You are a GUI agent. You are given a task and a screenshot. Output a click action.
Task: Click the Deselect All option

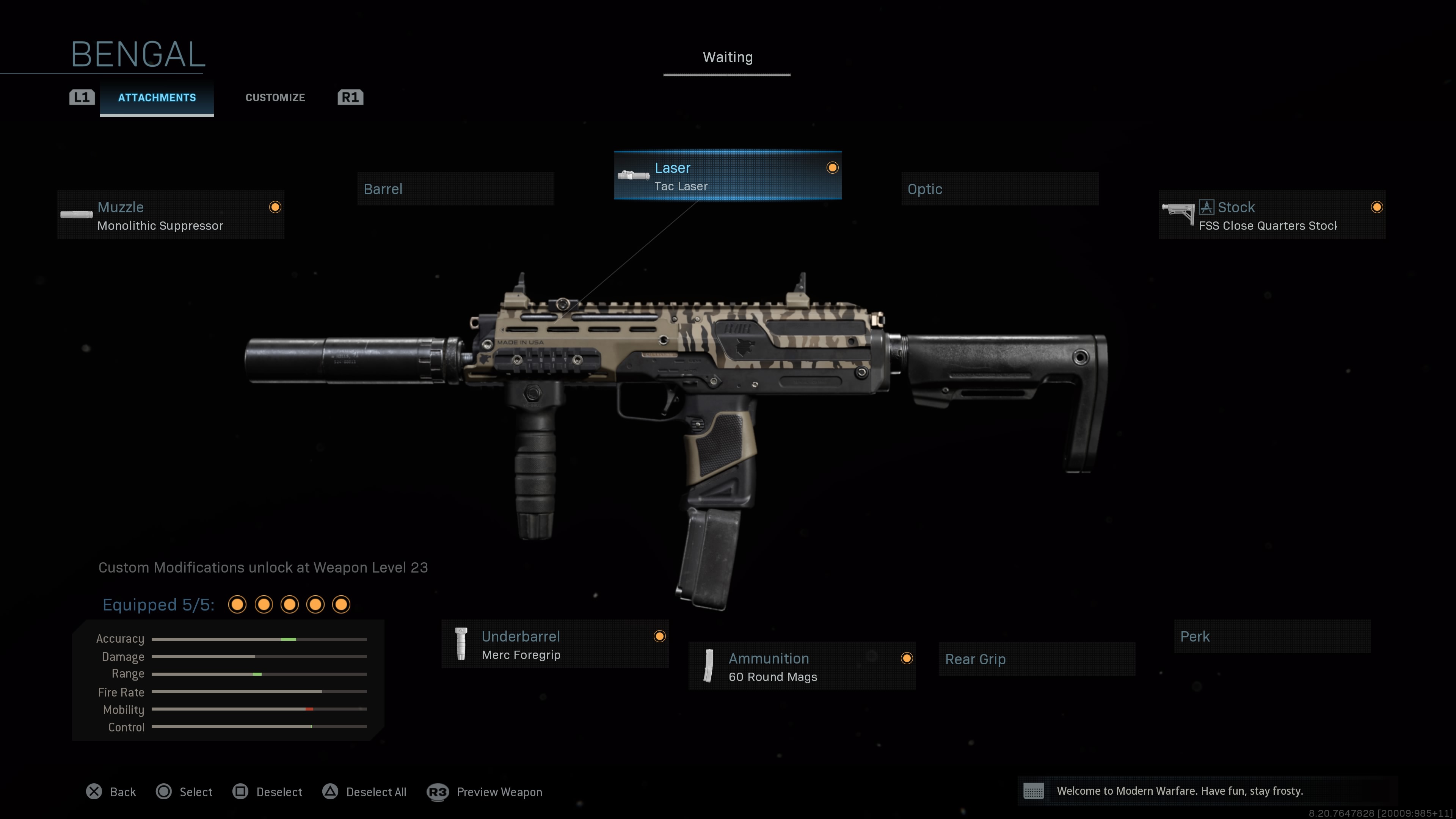click(365, 792)
